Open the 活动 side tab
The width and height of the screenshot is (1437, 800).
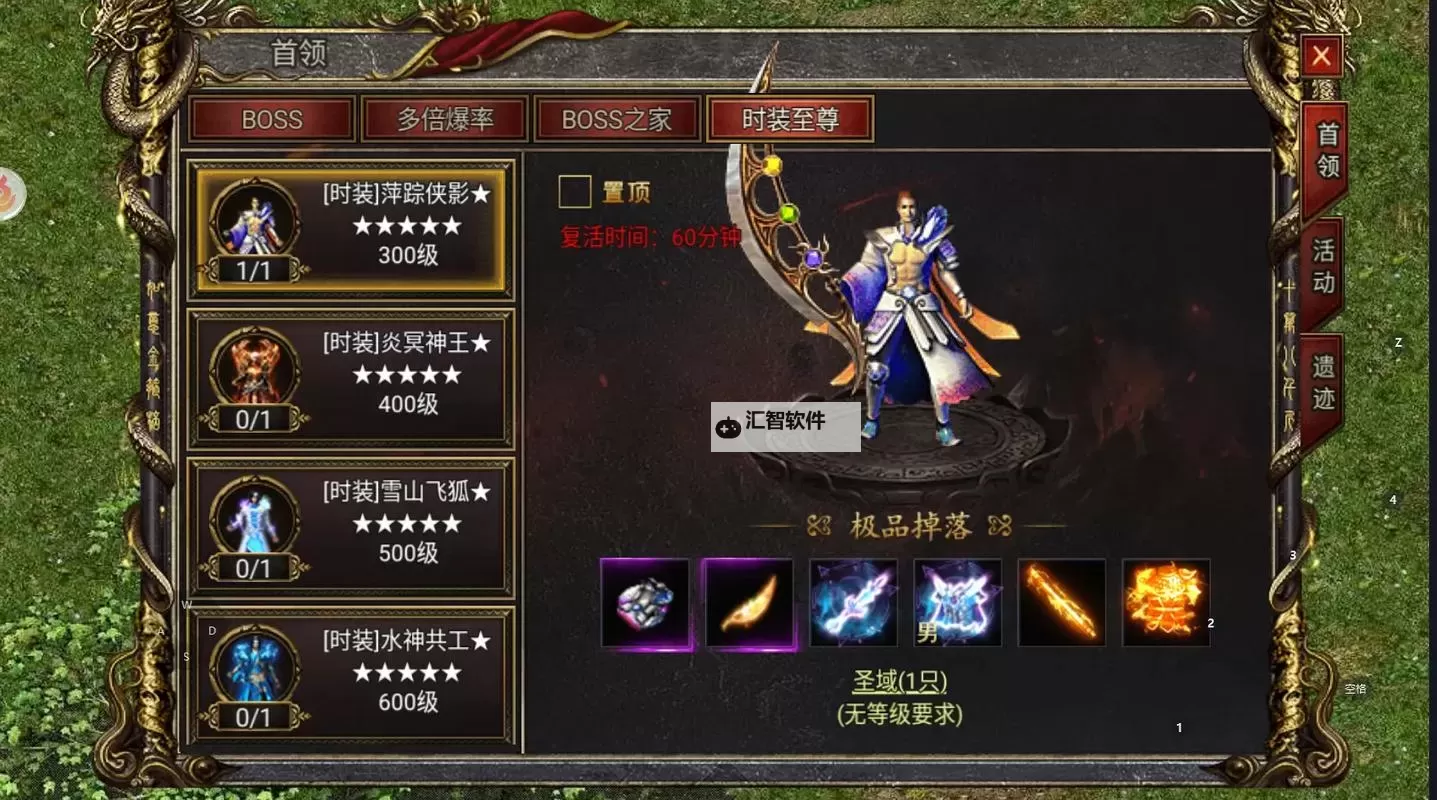click(1324, 267)
